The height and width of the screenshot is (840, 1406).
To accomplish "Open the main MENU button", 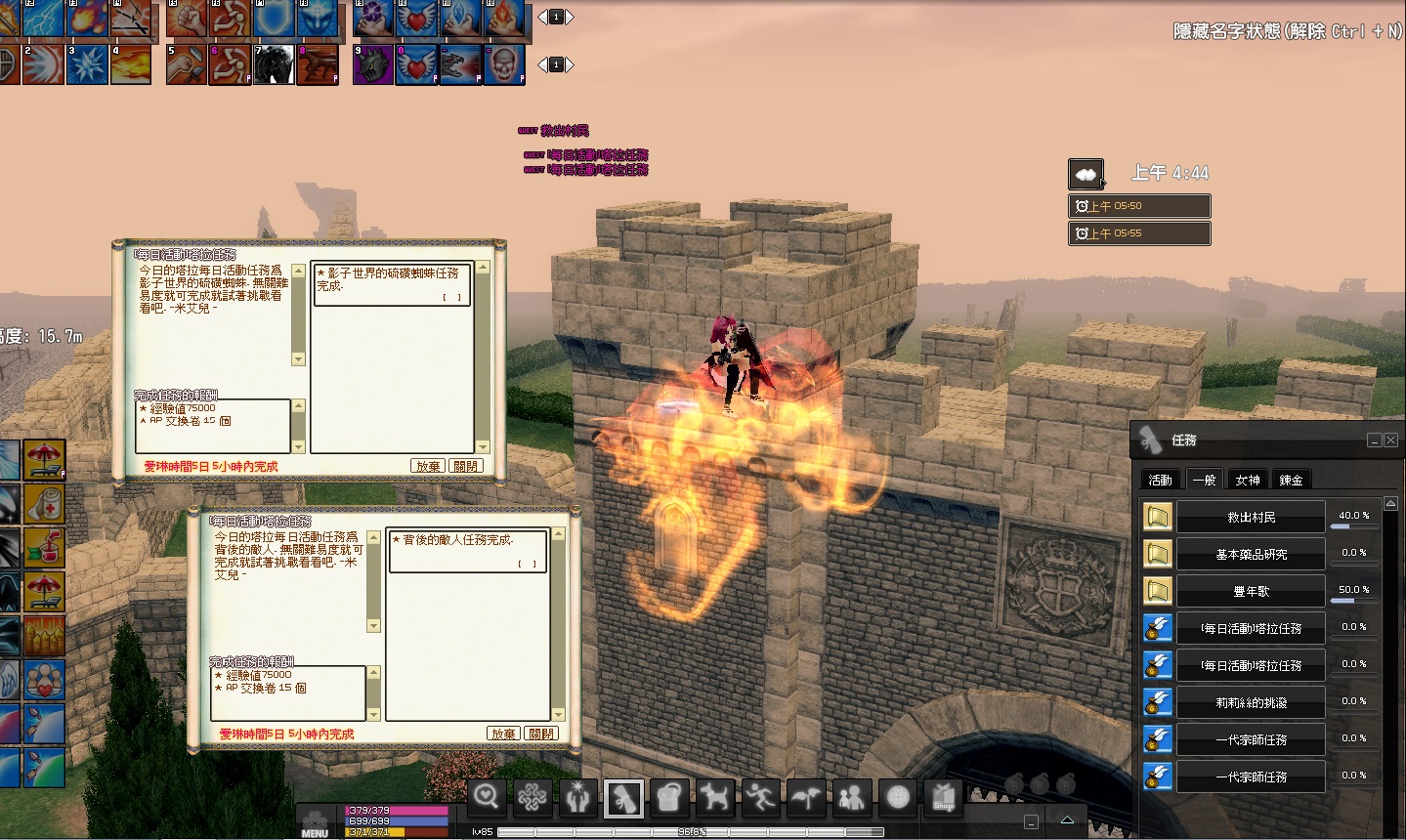I will tap(315, 822).
